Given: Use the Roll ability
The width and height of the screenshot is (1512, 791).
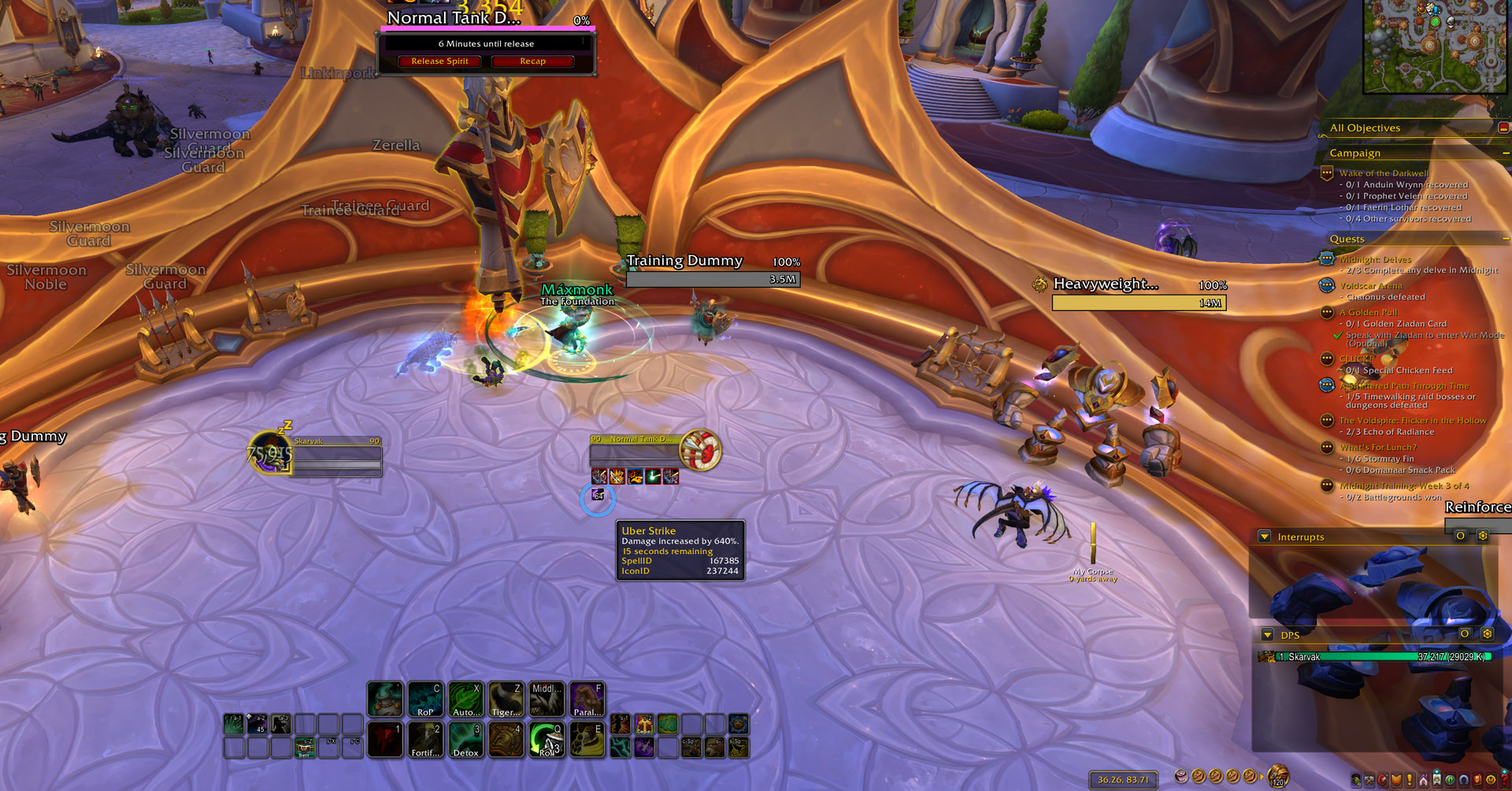Looking at the screenshot, I should 547,741.
